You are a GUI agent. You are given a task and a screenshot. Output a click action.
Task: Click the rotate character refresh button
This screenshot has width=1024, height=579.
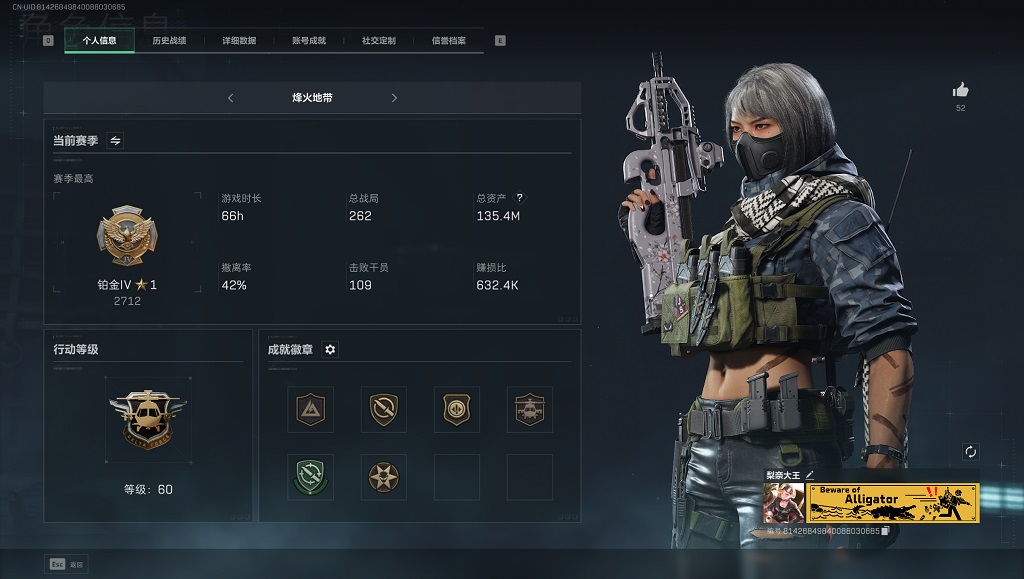[970, 452]
